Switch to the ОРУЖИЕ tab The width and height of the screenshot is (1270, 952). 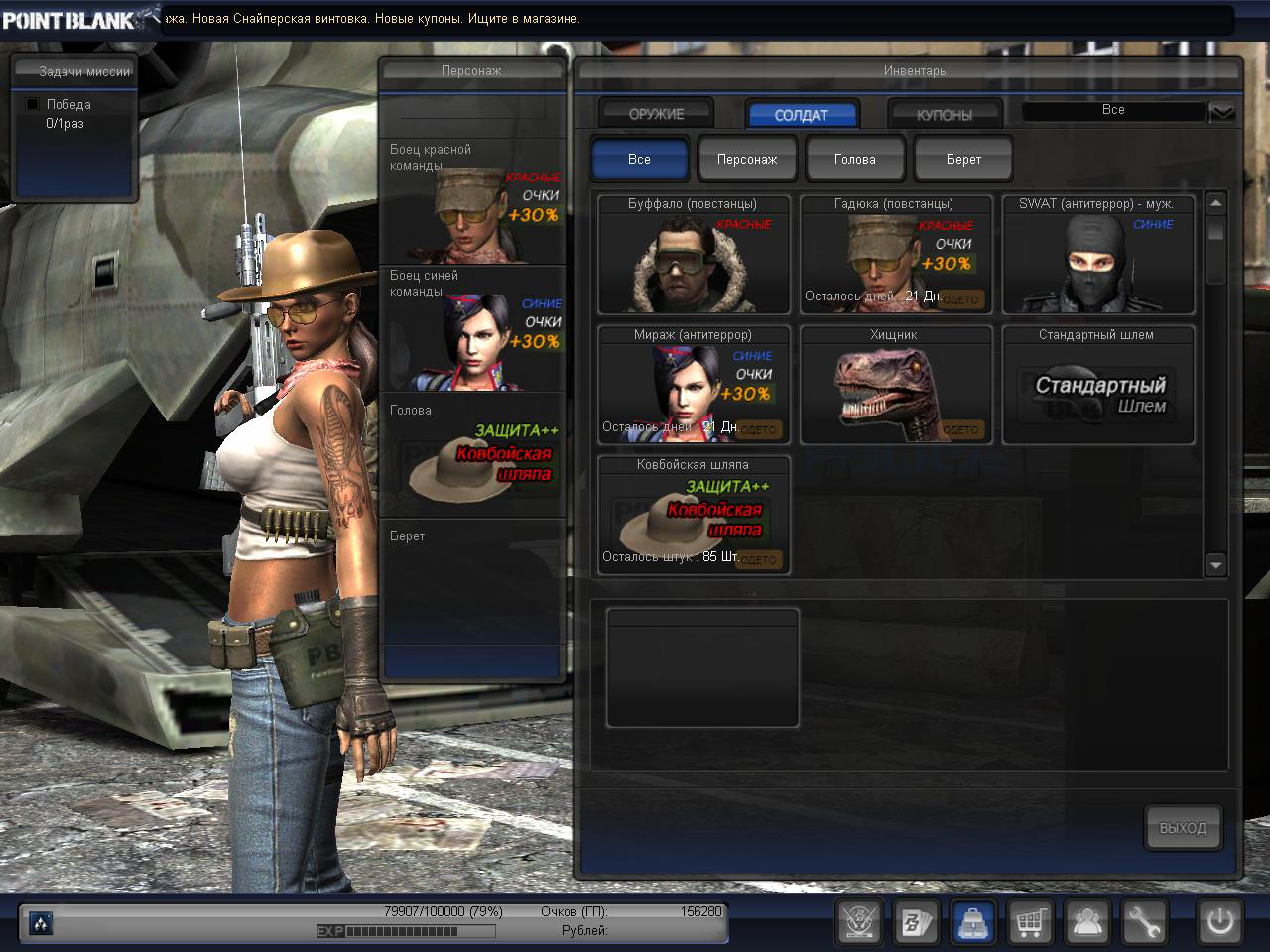pyautogui.click(x=656, y=114)
